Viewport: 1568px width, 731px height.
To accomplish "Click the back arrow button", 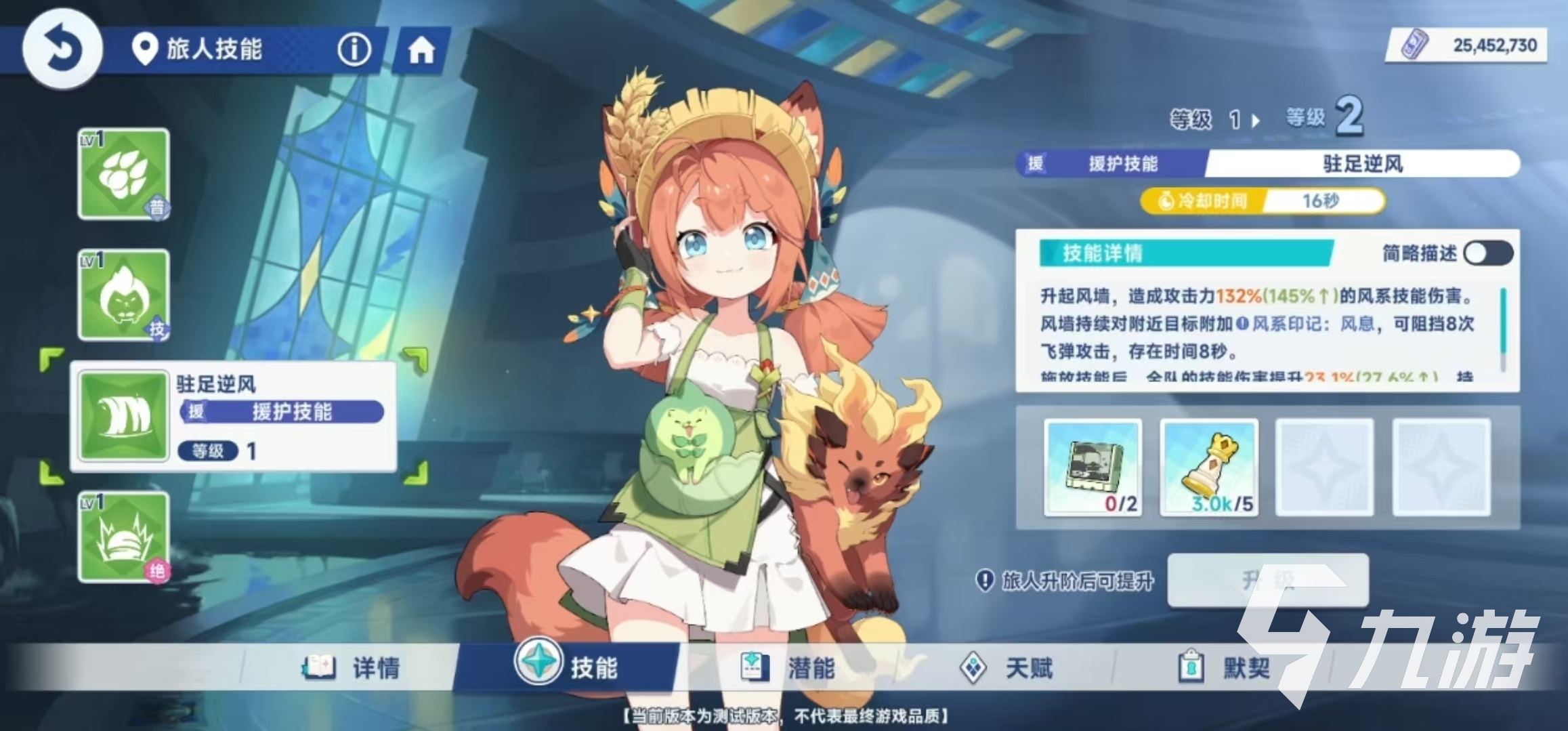I will point(62,50).
